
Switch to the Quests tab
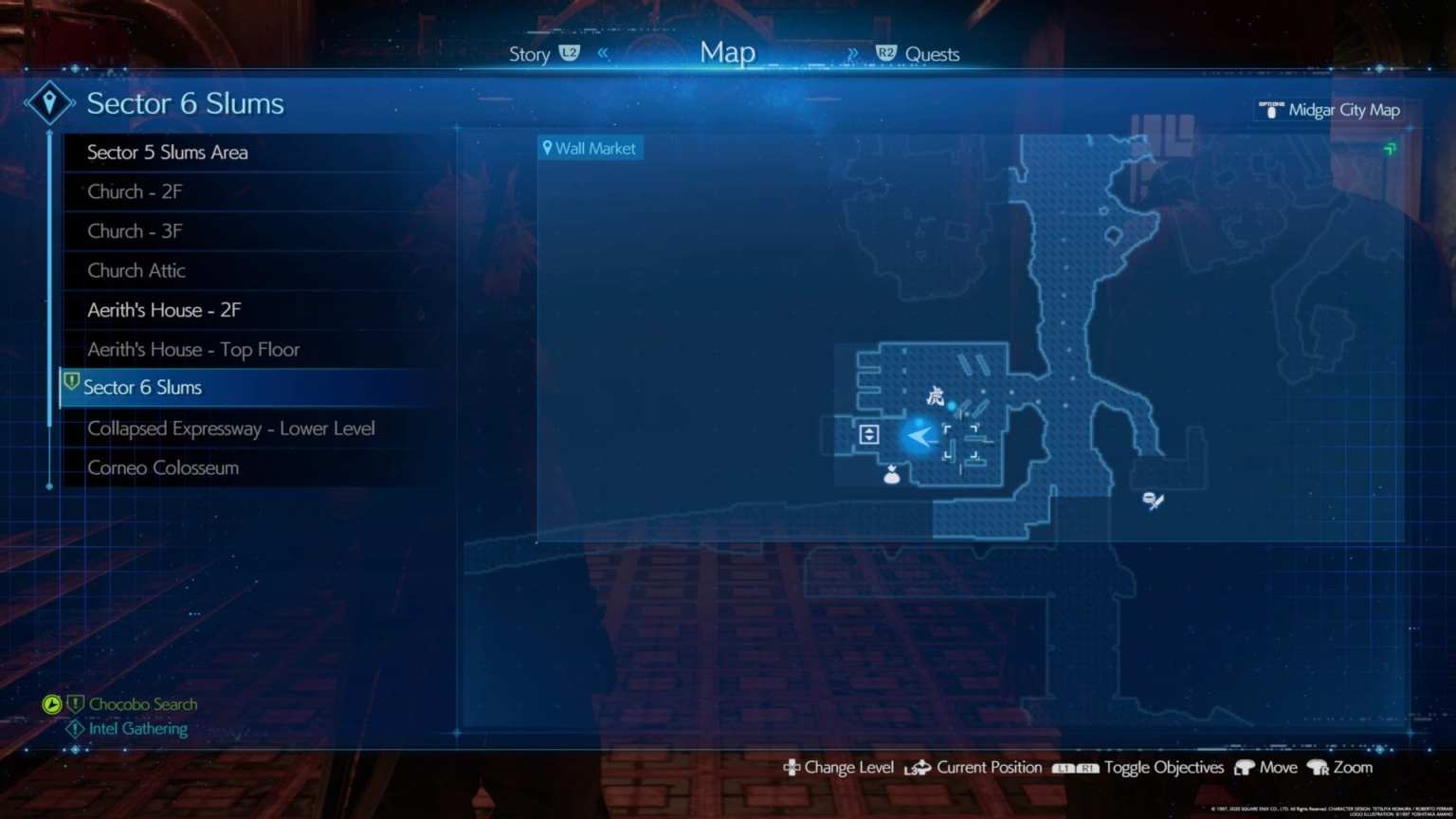pos(934,54)
